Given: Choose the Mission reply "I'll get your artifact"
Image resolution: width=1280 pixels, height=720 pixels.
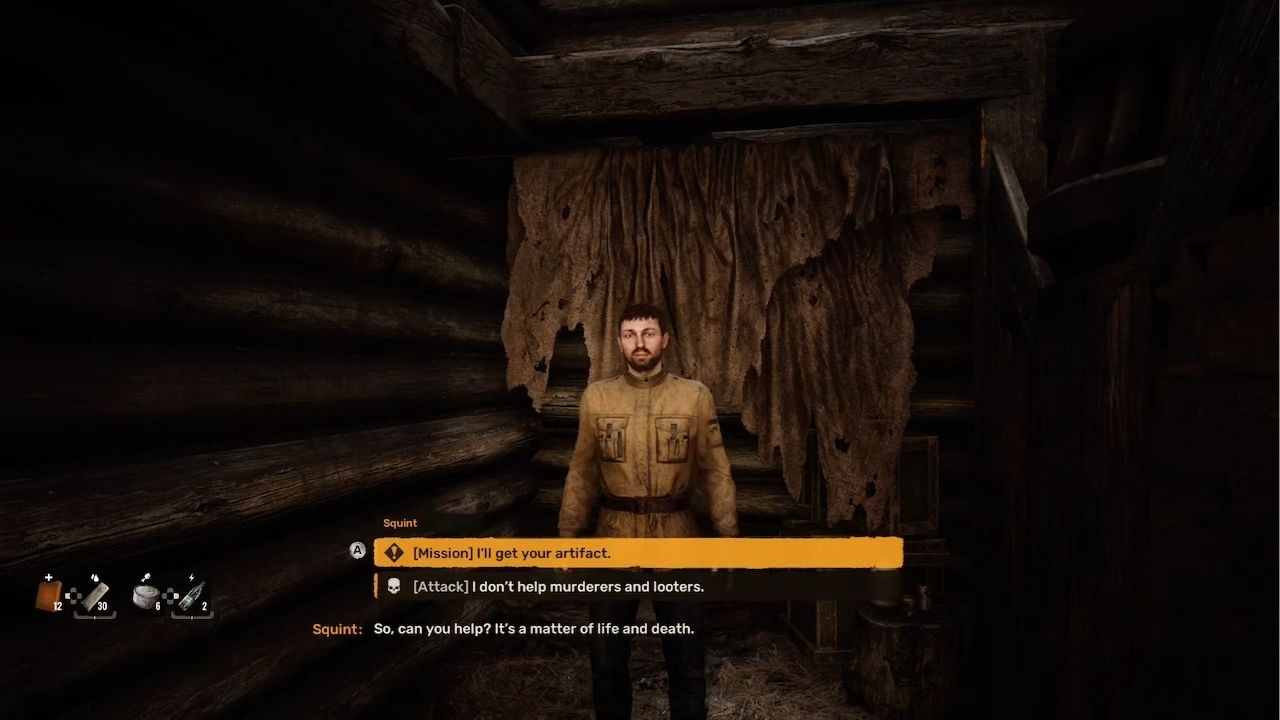Looking at the screenshot, I should point(638,553).
